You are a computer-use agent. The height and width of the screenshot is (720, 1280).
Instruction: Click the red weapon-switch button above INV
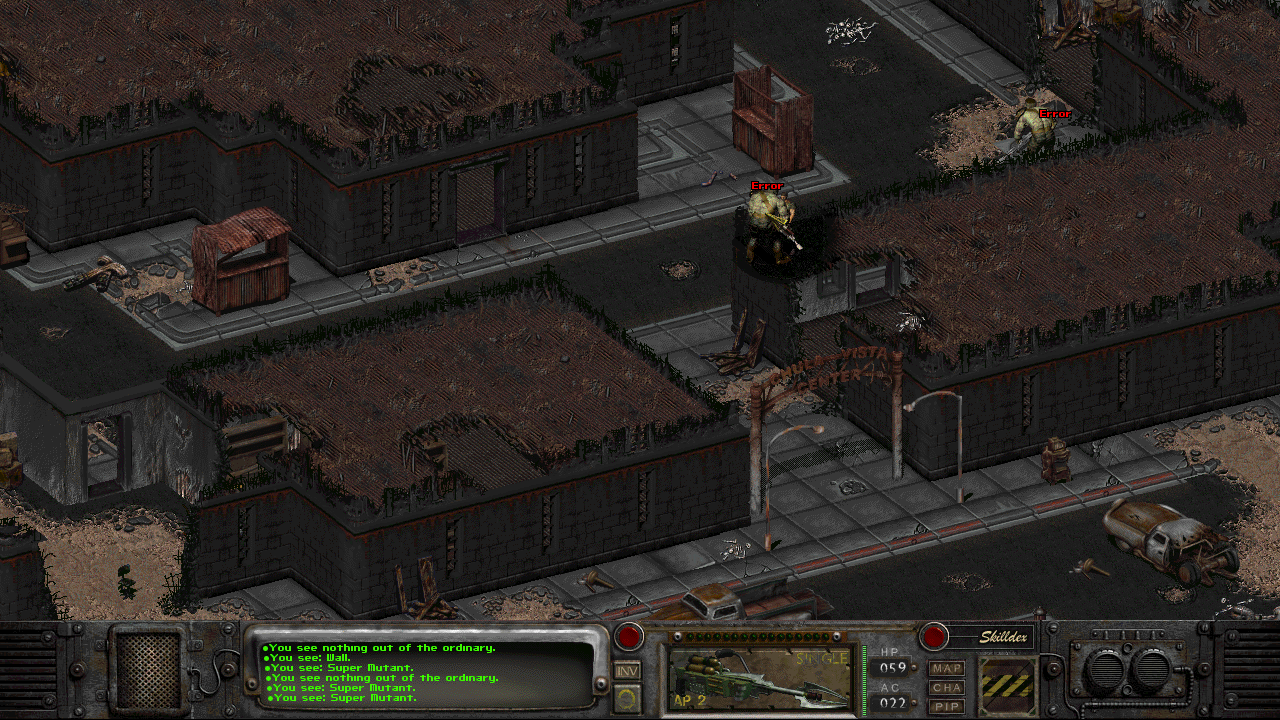click(629, 637)
